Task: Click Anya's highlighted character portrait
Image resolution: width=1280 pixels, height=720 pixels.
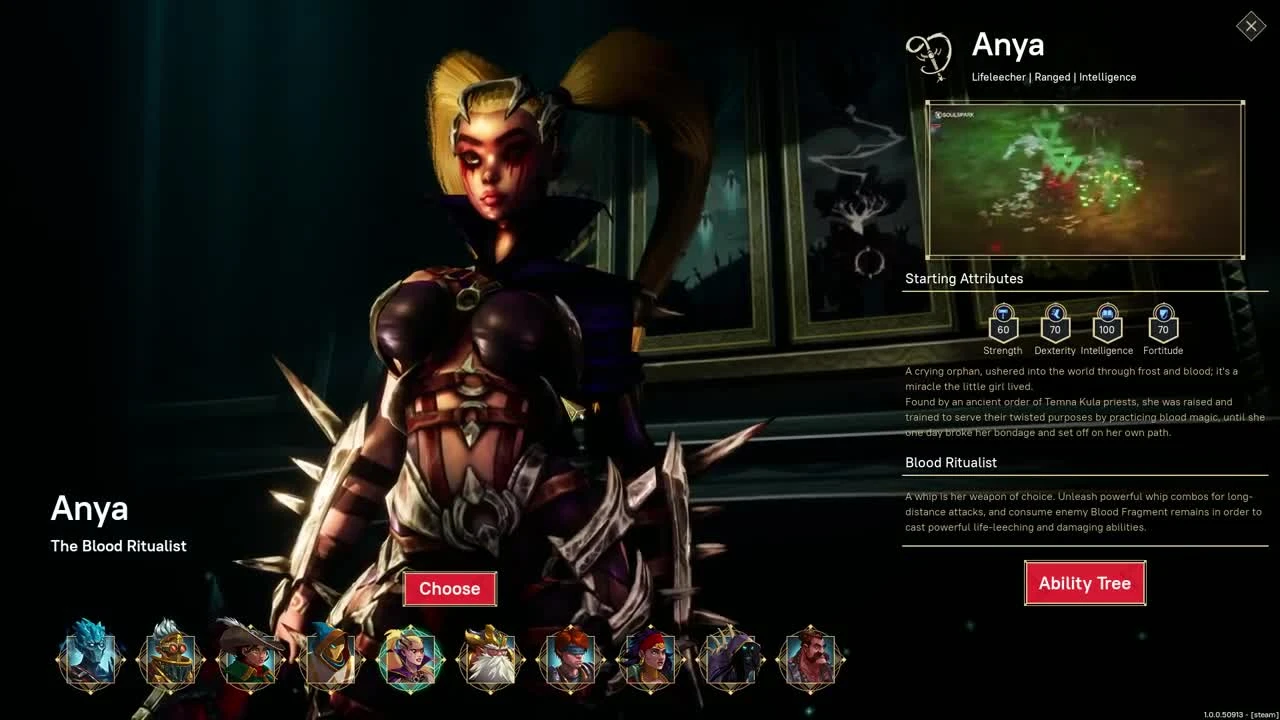Action: tap(410, 657)
